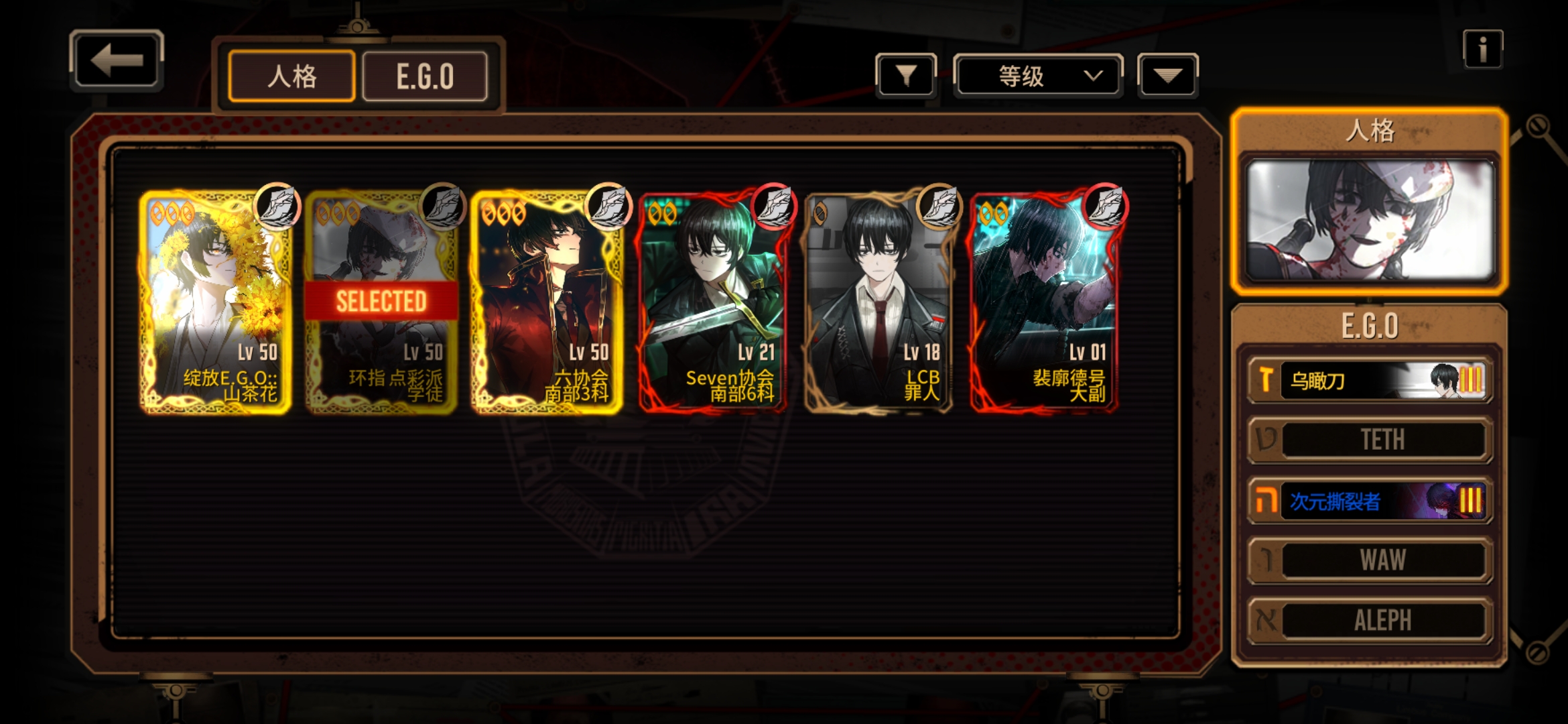Choose the 六协会南部3科 identity card
This screenshot has height=724, width=1568.
[547, 302]
